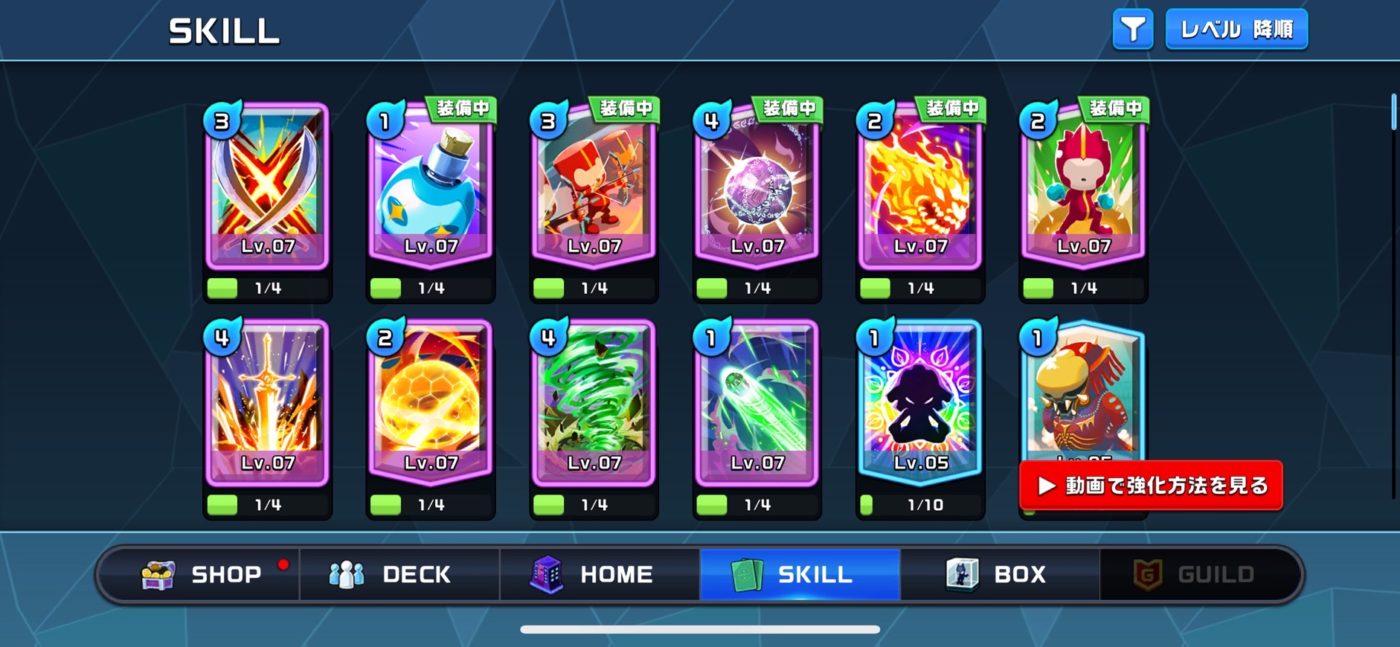Change the レベル 降順 sort order
The image size is (1400, 647).
pos(1236,29)
